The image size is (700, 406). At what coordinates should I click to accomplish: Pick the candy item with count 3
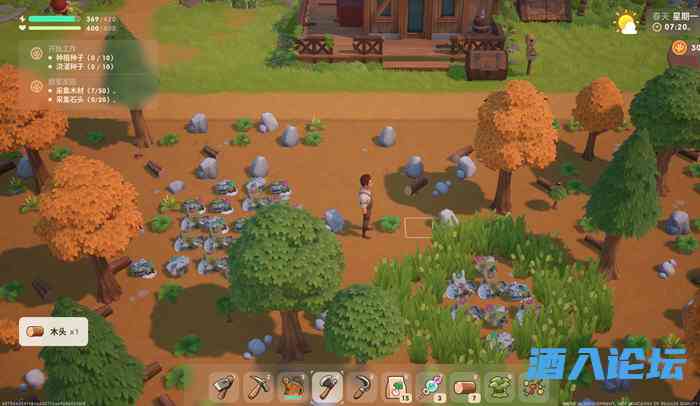coord(430,386)
